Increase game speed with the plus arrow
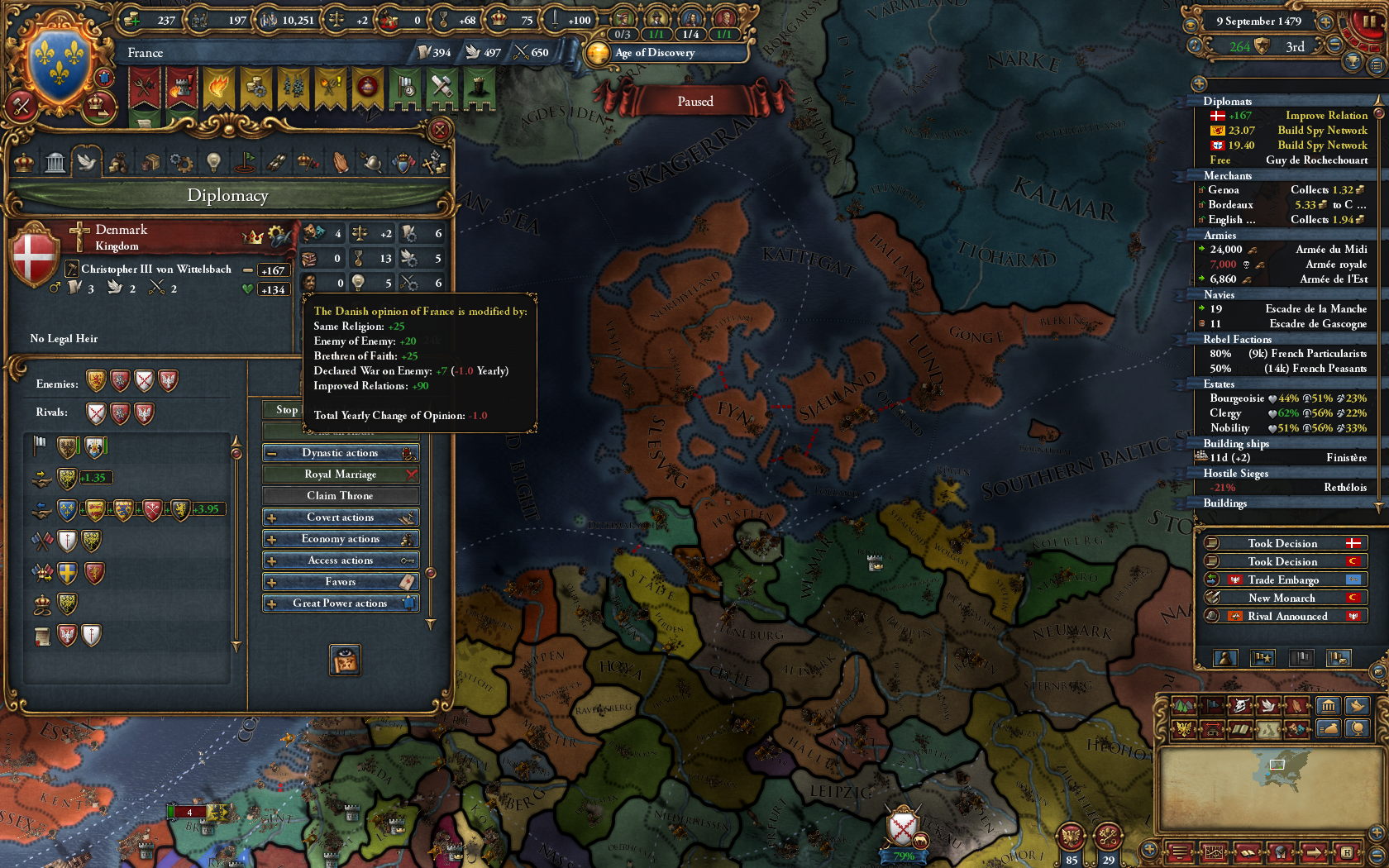 coord(1325,22)
